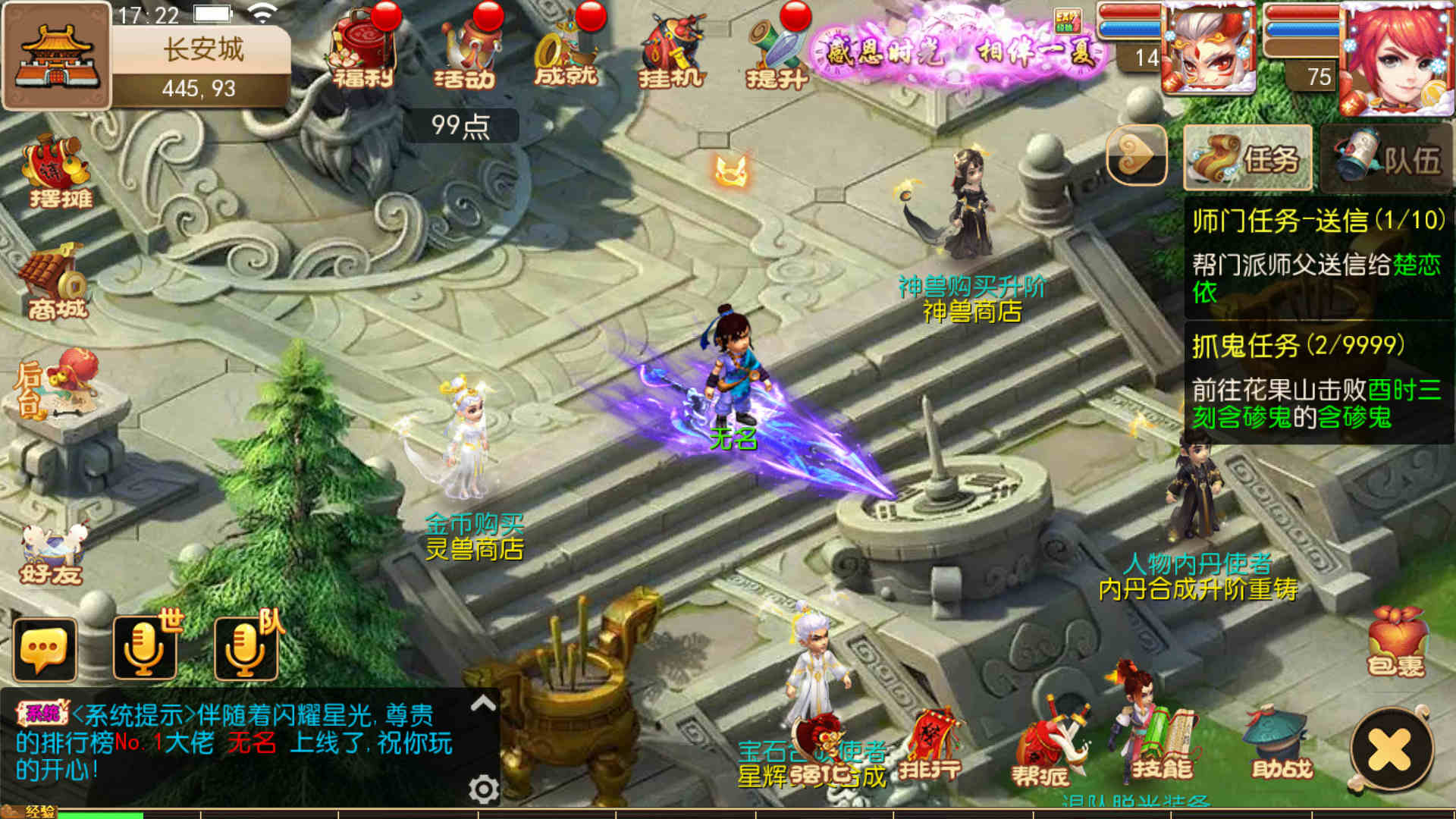The height and width of the screenshot is (819, 1456).
Task: Open the chat speech-bubble button
Action: pyautogui.click(x=45, y=649)
